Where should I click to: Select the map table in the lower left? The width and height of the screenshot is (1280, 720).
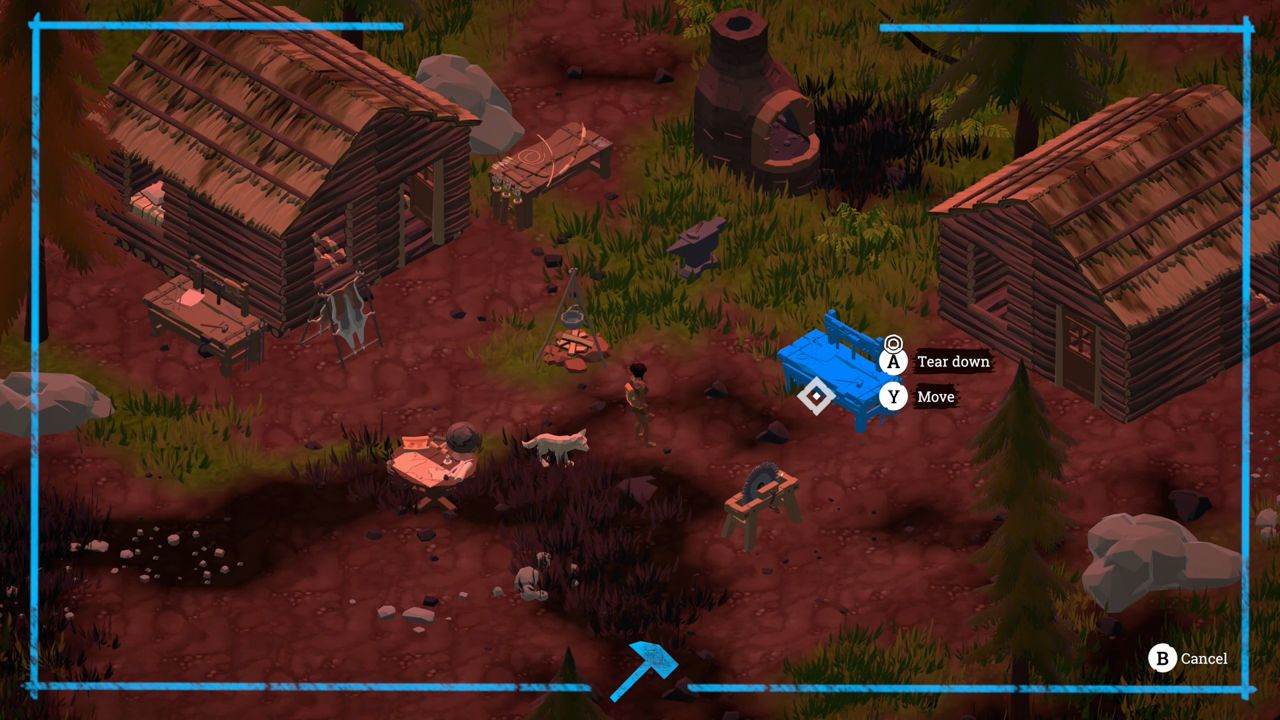click(440, 465)
